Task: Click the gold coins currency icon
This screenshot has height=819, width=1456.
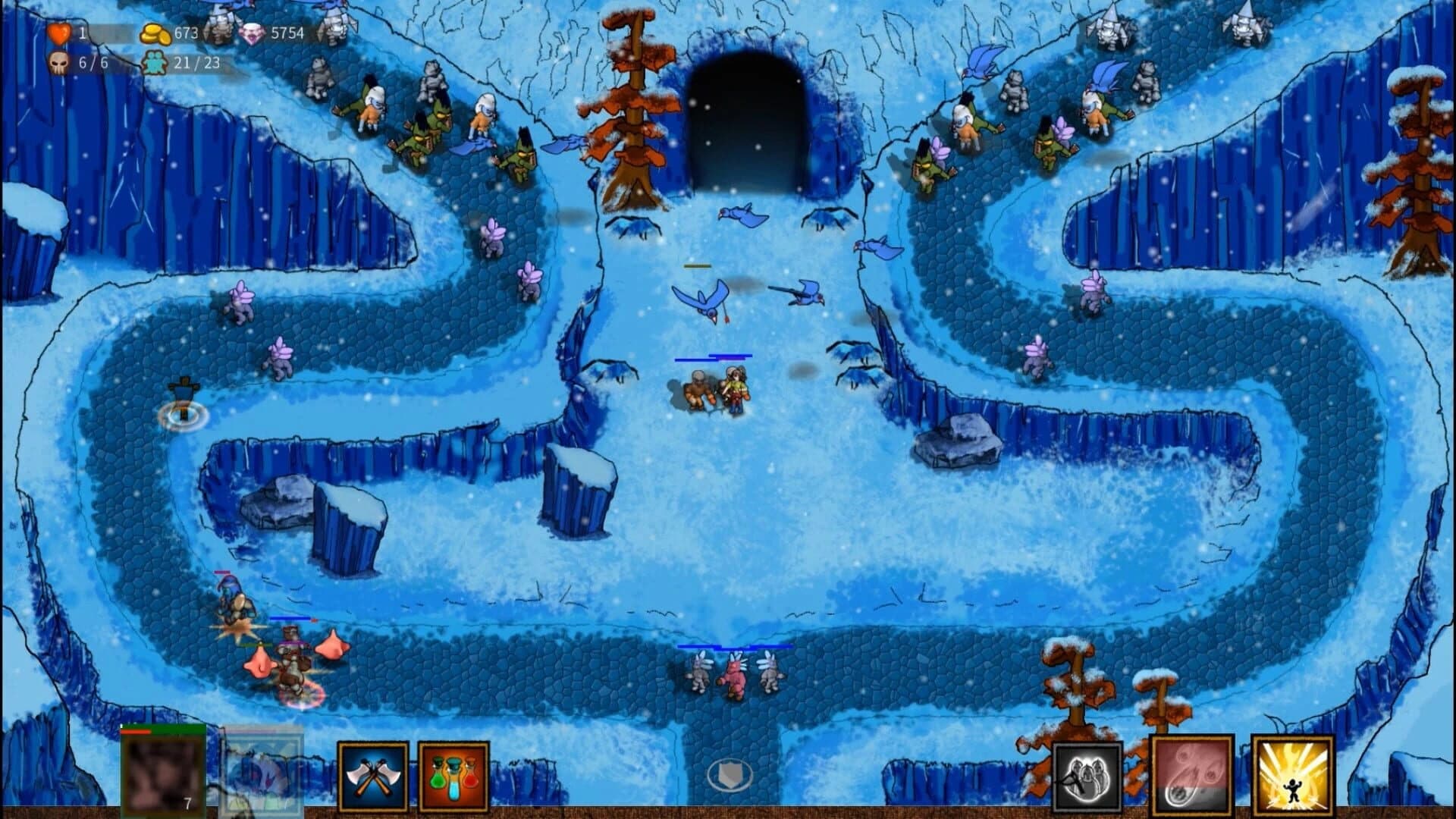Action: (x=154, y=33)
